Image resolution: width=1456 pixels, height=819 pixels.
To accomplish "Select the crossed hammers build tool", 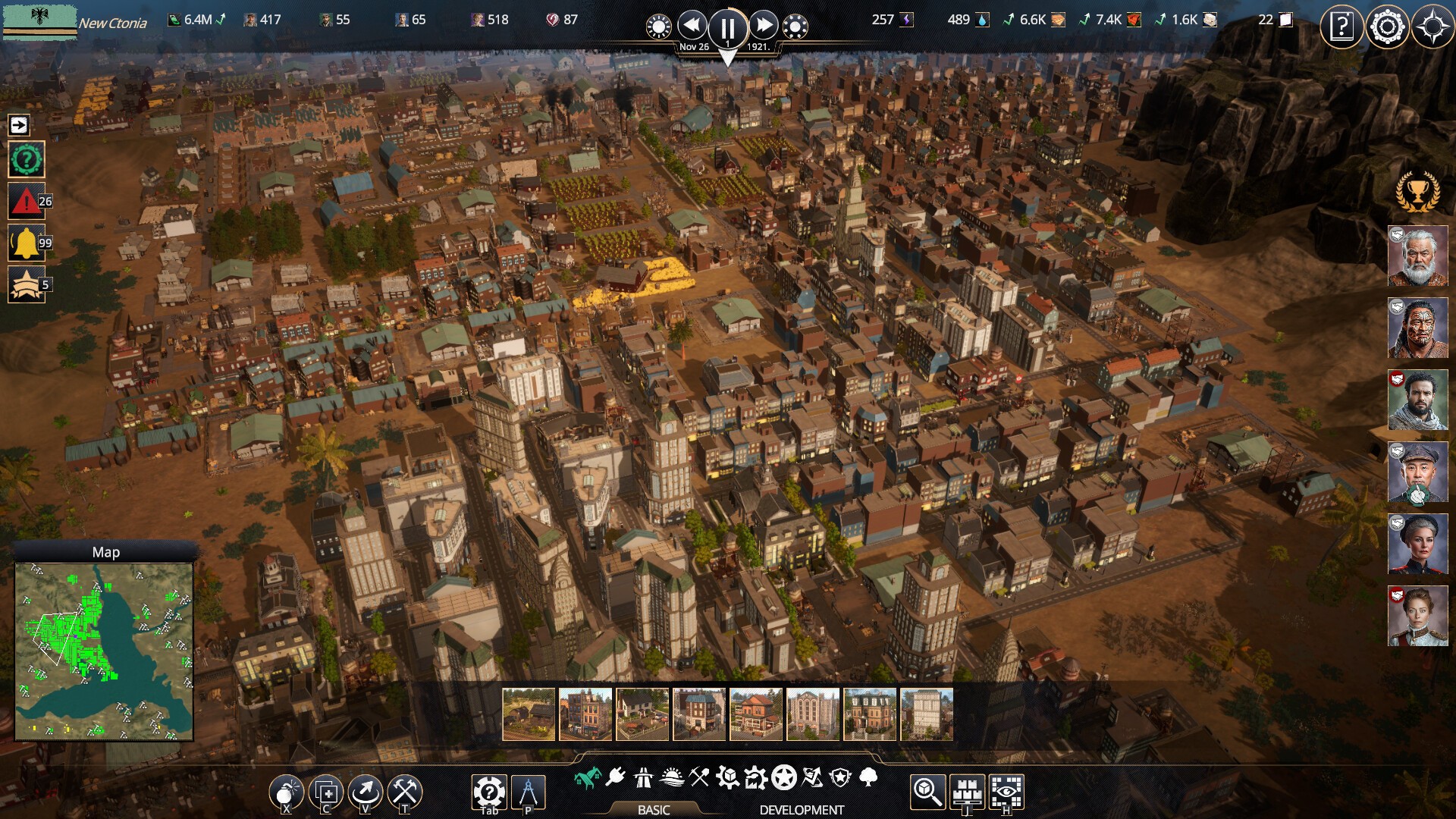I will tap(405, 792).
